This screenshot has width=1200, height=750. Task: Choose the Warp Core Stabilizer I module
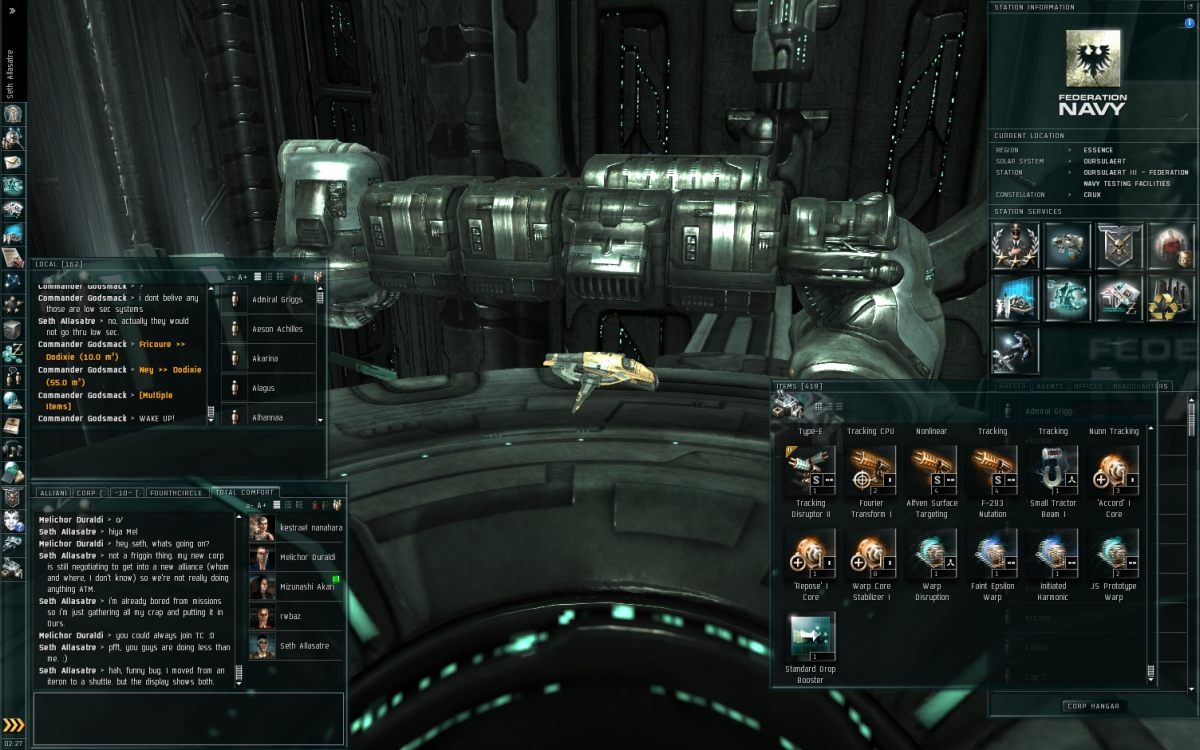(x=871, y=554)
